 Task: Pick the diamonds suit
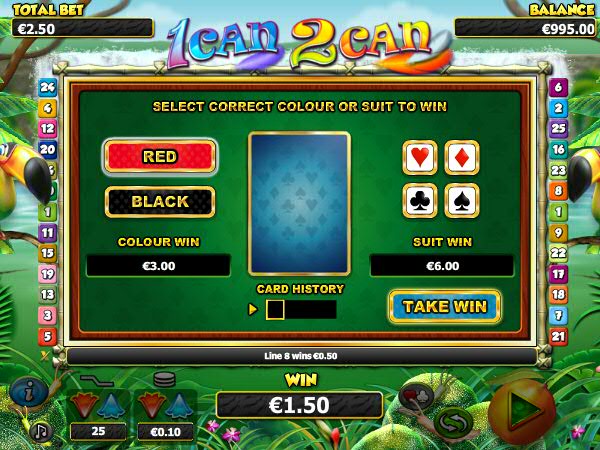point(461,157)
